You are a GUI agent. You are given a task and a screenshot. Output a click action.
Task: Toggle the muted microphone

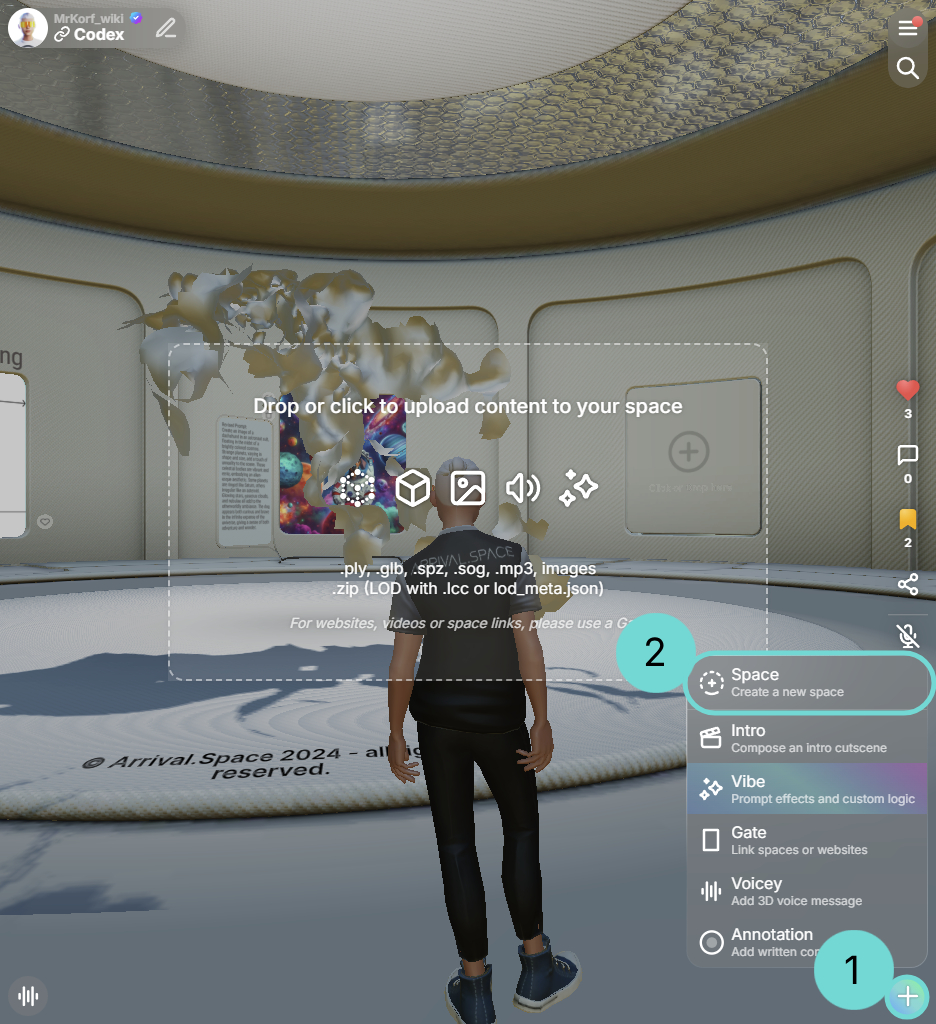click(908, 636)
